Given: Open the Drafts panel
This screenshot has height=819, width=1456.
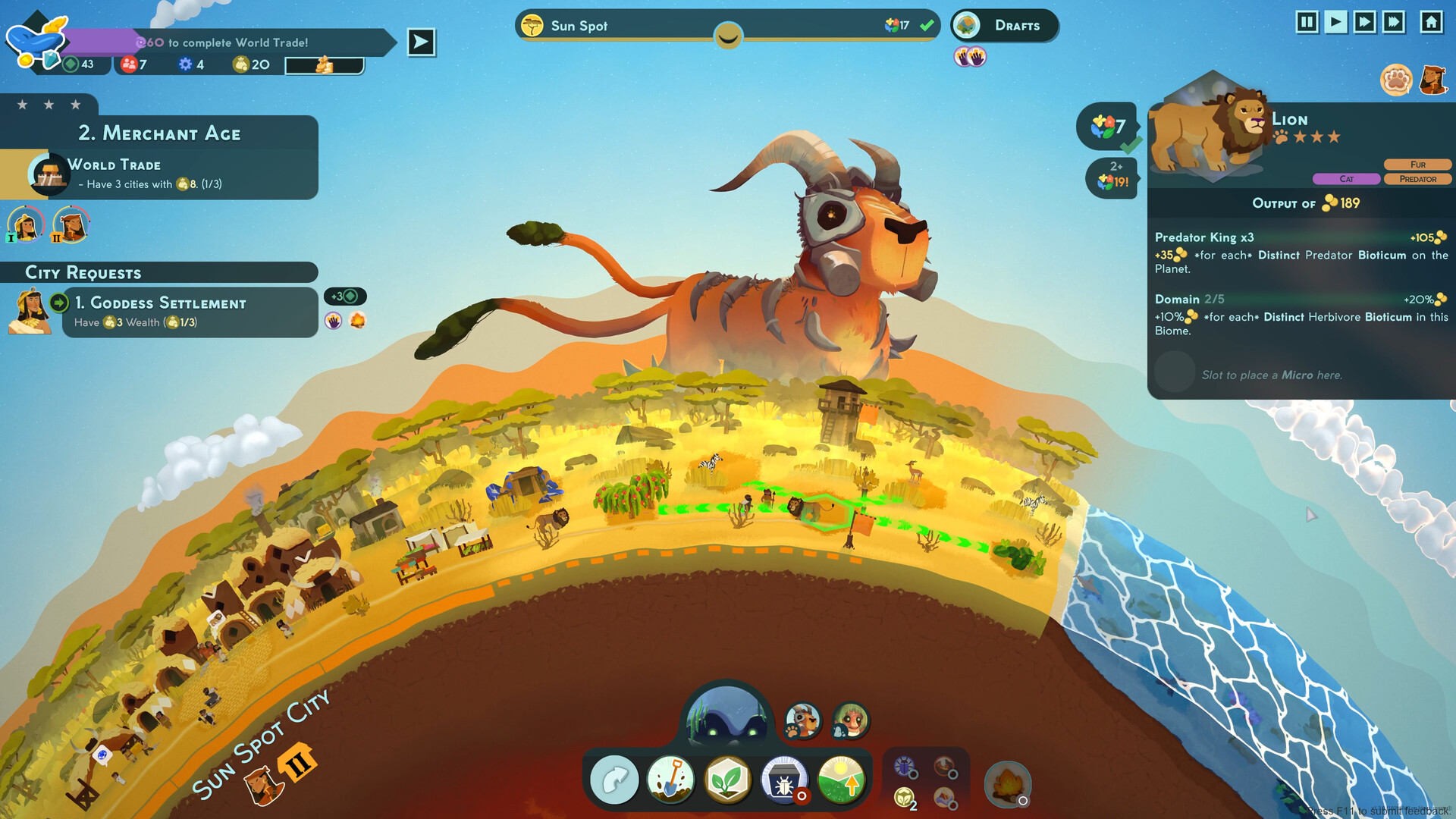Looking at the screenshot, I should coord(1004,25).
